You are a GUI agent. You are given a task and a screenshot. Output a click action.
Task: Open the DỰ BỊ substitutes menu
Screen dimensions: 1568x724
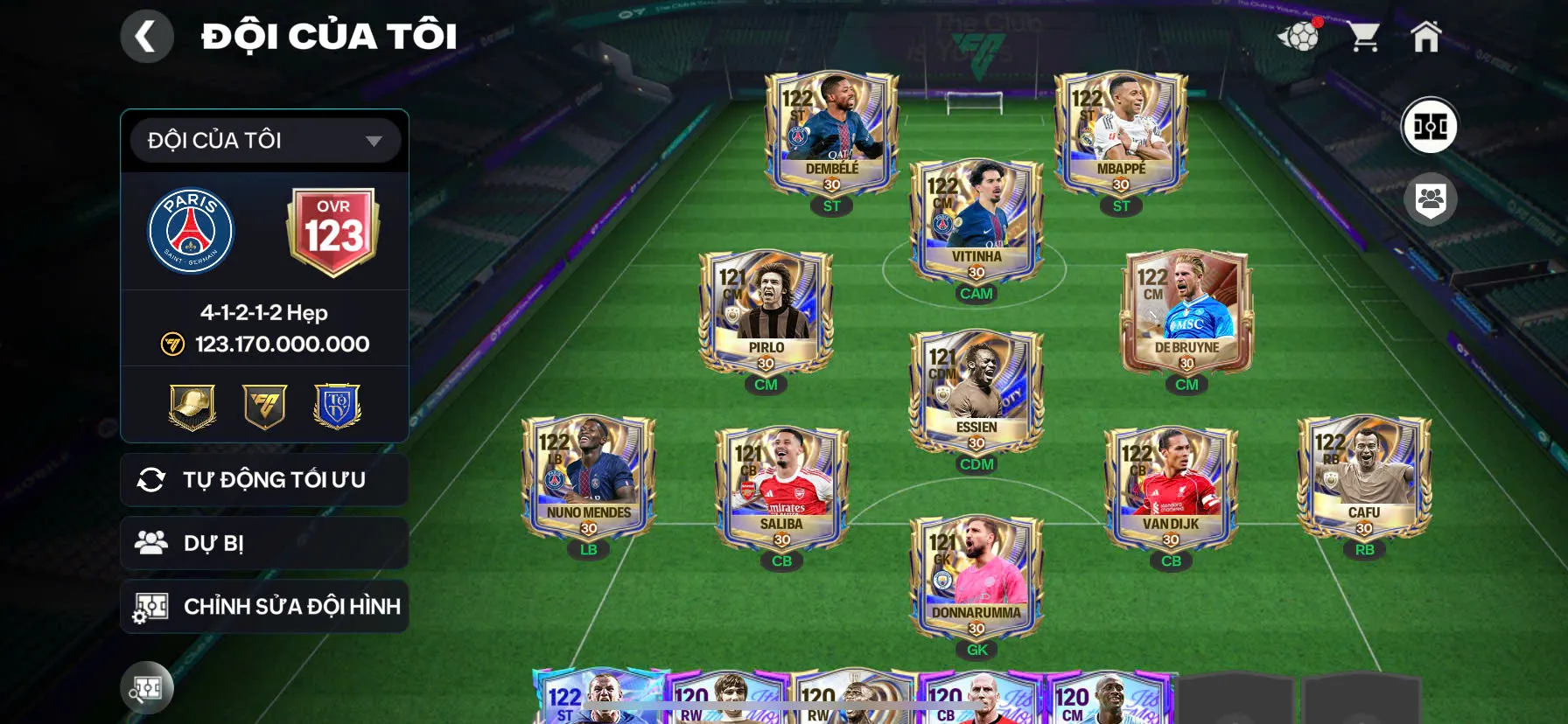pos(264,543)
